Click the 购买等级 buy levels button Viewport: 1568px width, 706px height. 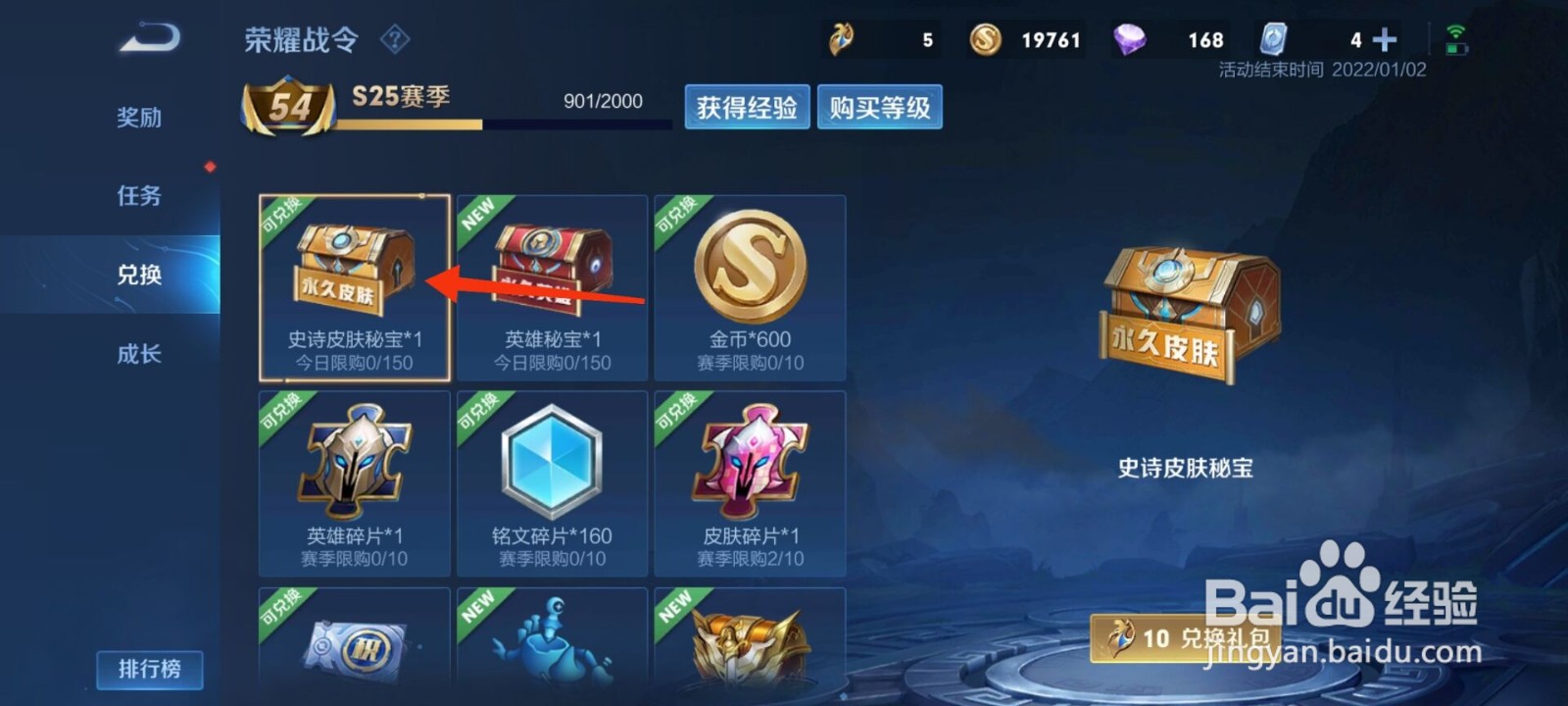pyautogui.click(x=879, y=107)
